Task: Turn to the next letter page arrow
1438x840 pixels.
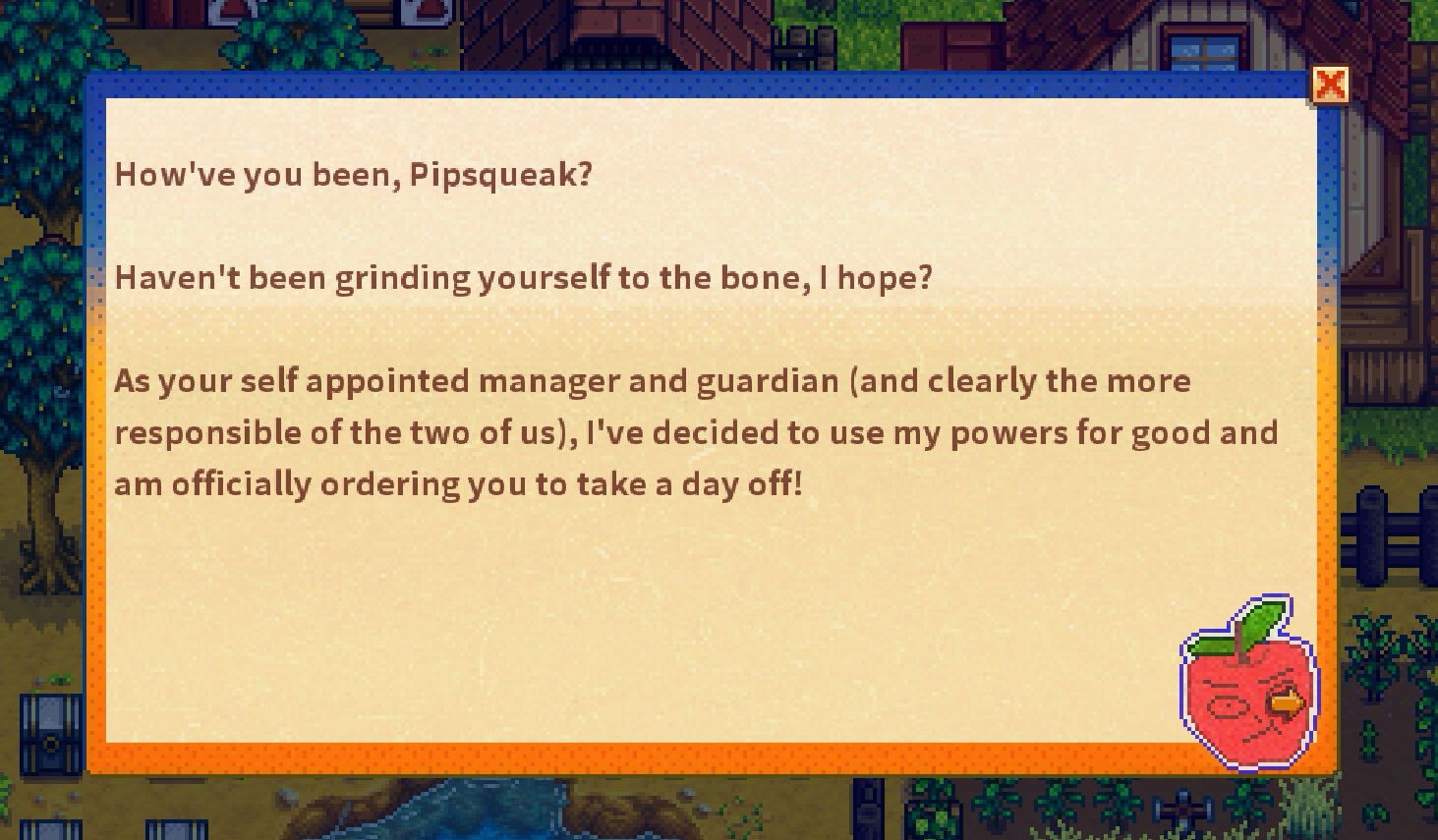Action: click(1286, 702)
